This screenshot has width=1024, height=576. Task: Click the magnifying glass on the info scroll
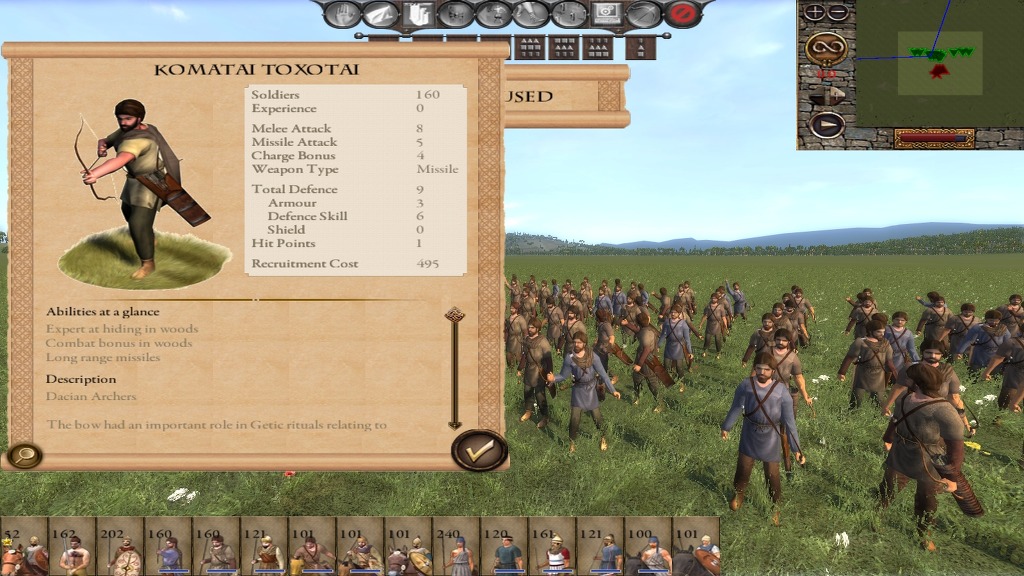pos(23,456)
